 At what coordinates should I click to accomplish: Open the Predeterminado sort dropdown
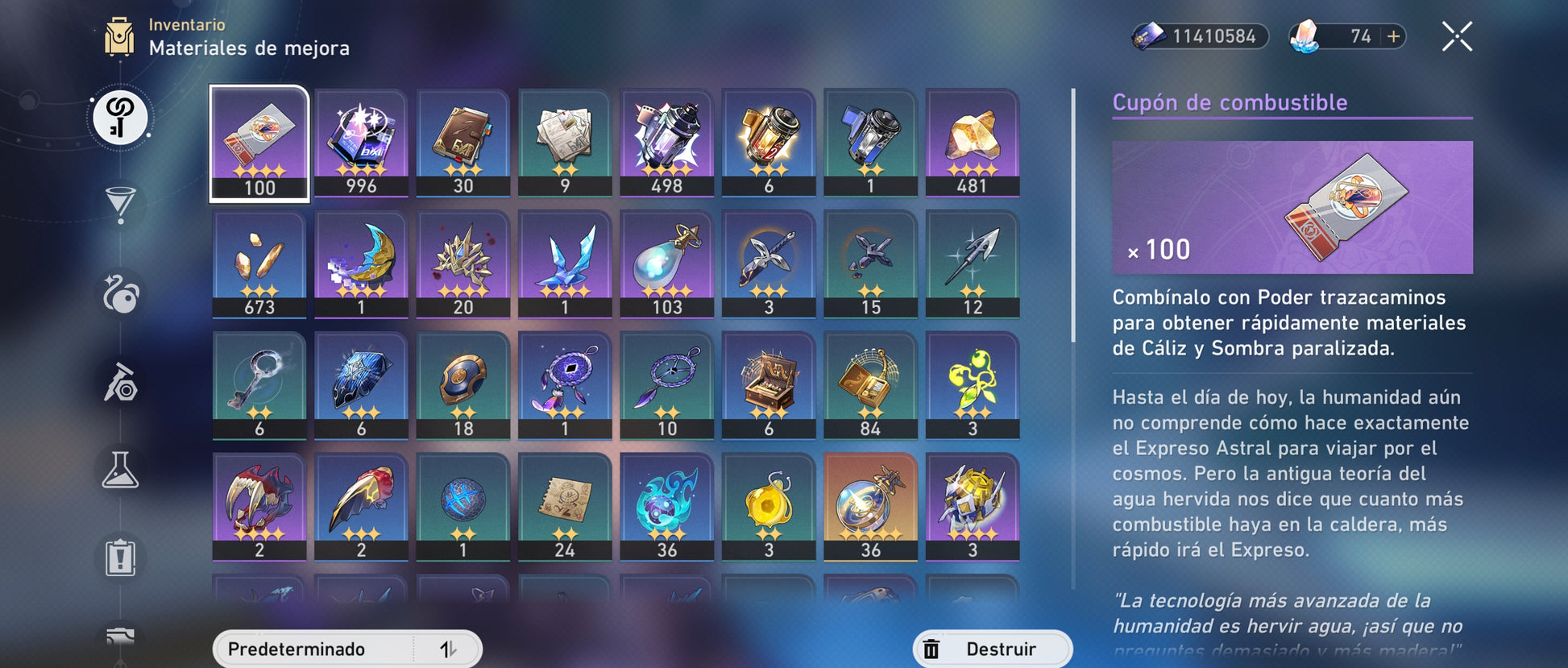coord(315,649)
